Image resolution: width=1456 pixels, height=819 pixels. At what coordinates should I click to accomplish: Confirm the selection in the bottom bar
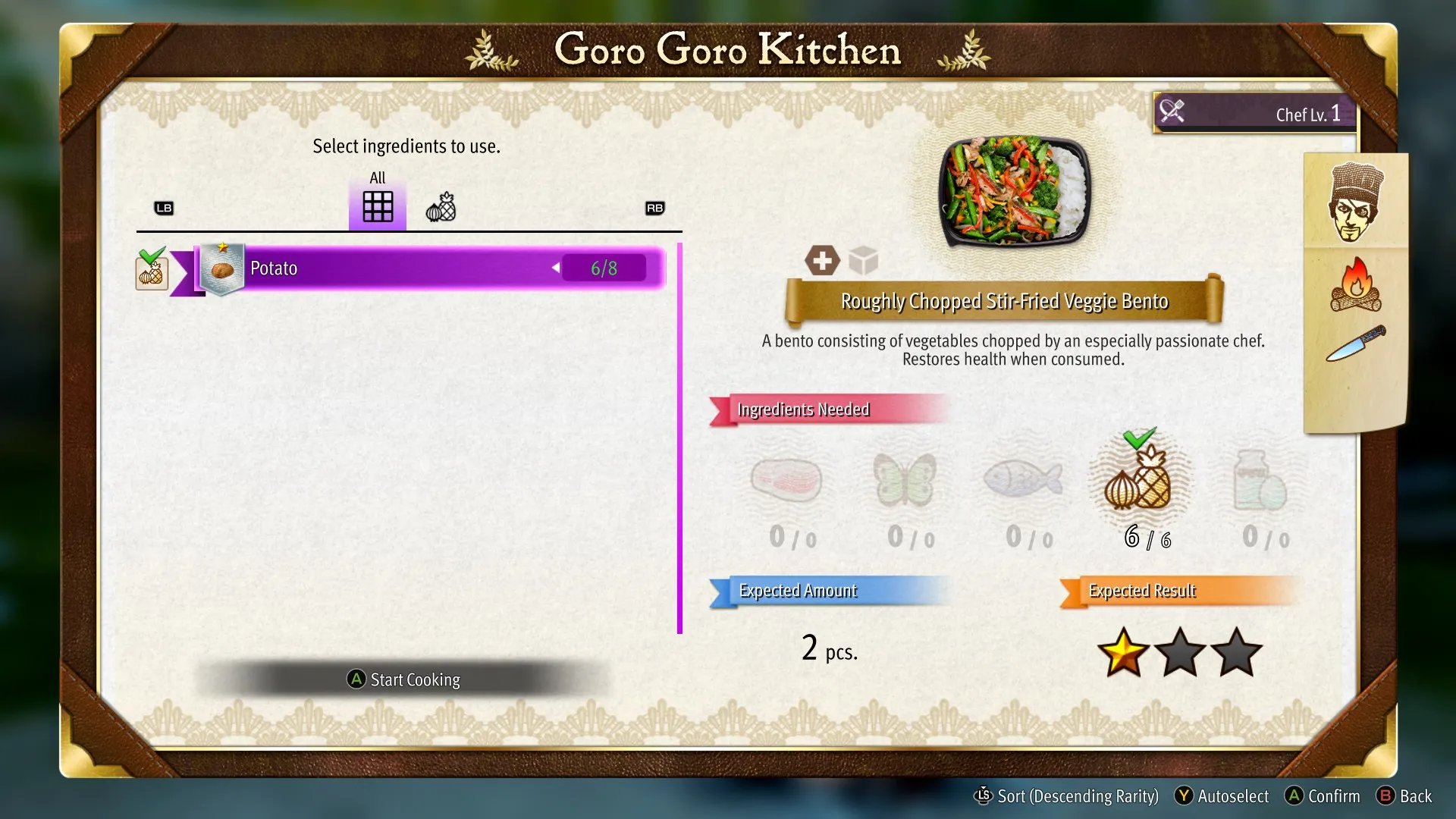1323,796
